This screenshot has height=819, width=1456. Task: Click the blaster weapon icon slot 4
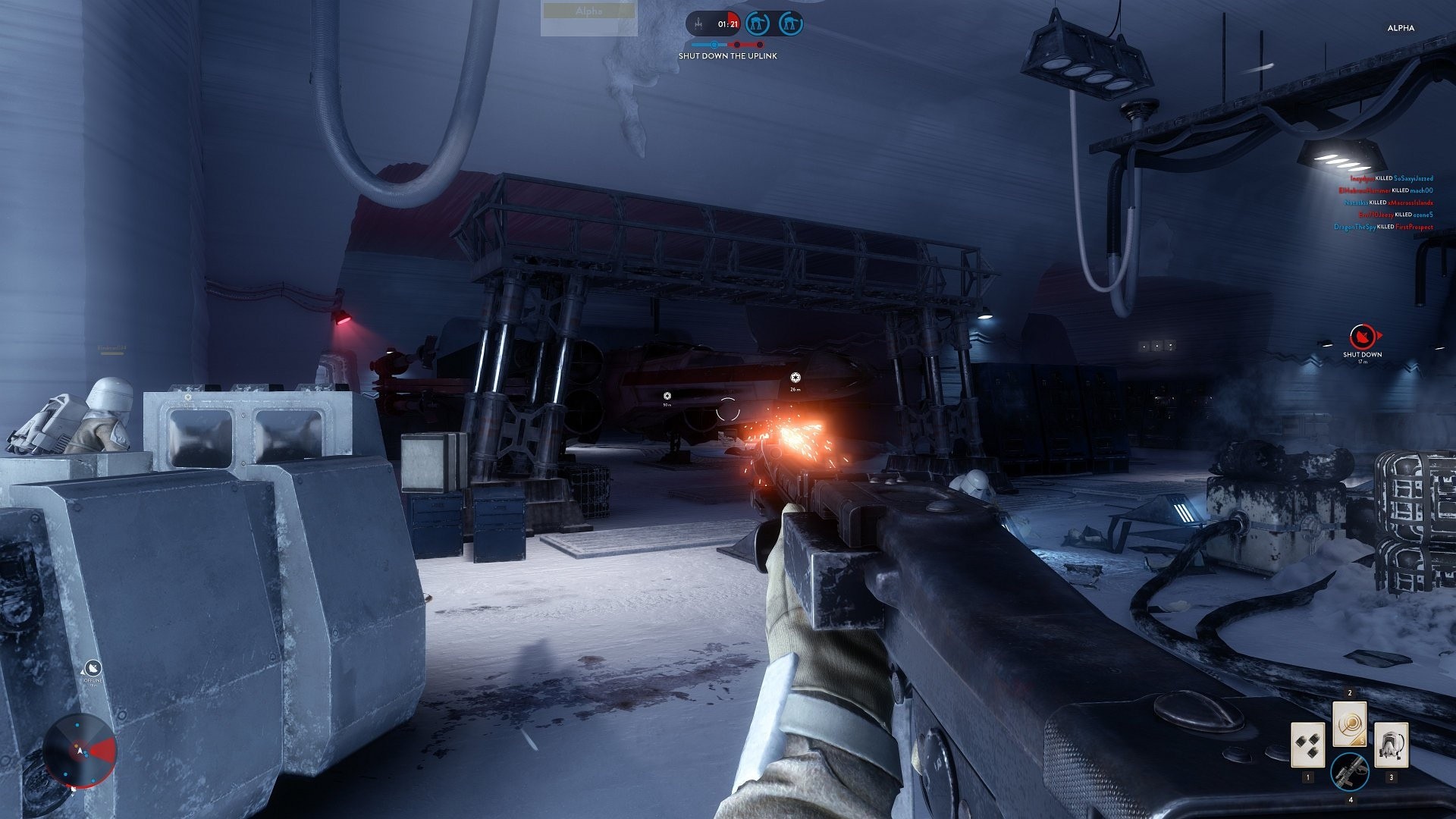[1351, 773]
